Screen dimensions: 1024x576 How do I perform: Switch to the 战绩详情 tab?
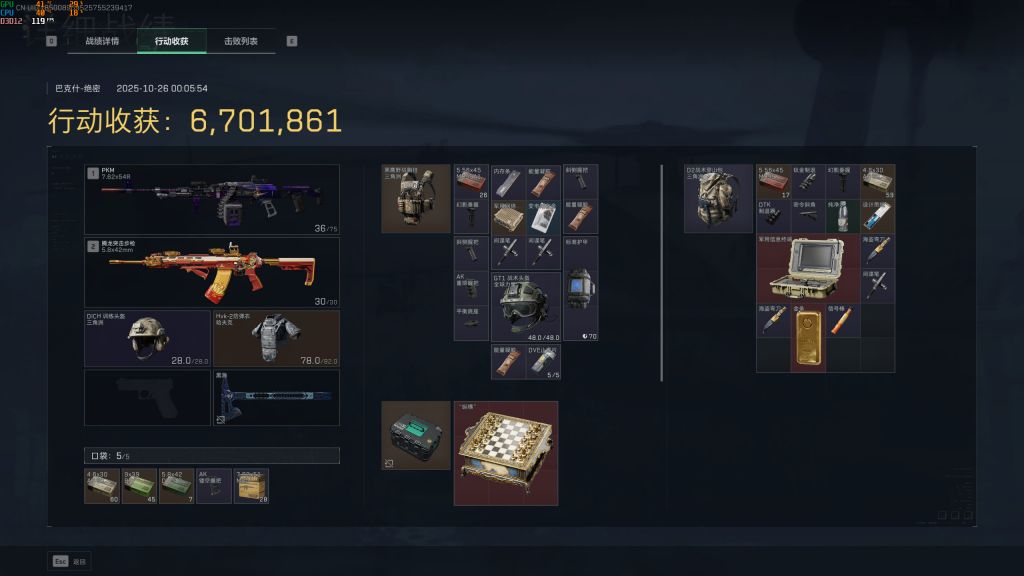click(x=100, y=41)
